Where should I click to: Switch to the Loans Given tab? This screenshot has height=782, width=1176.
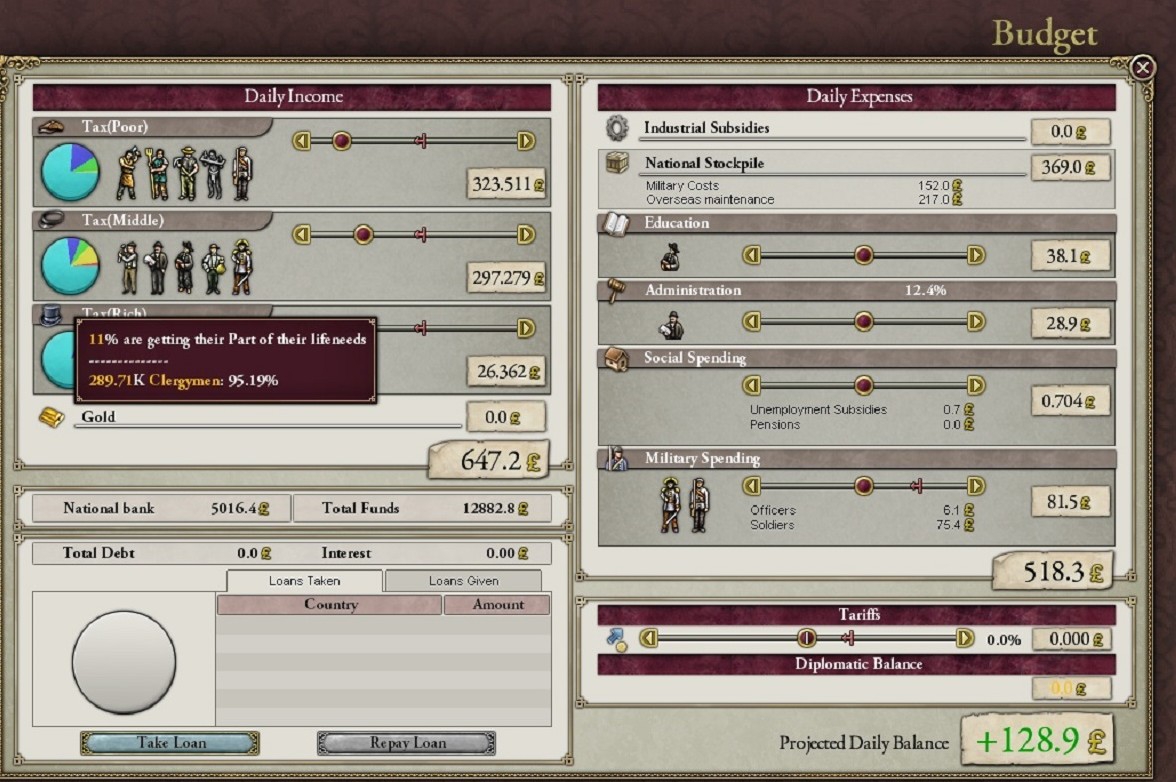pyautogui.click(x=463, y=581)
